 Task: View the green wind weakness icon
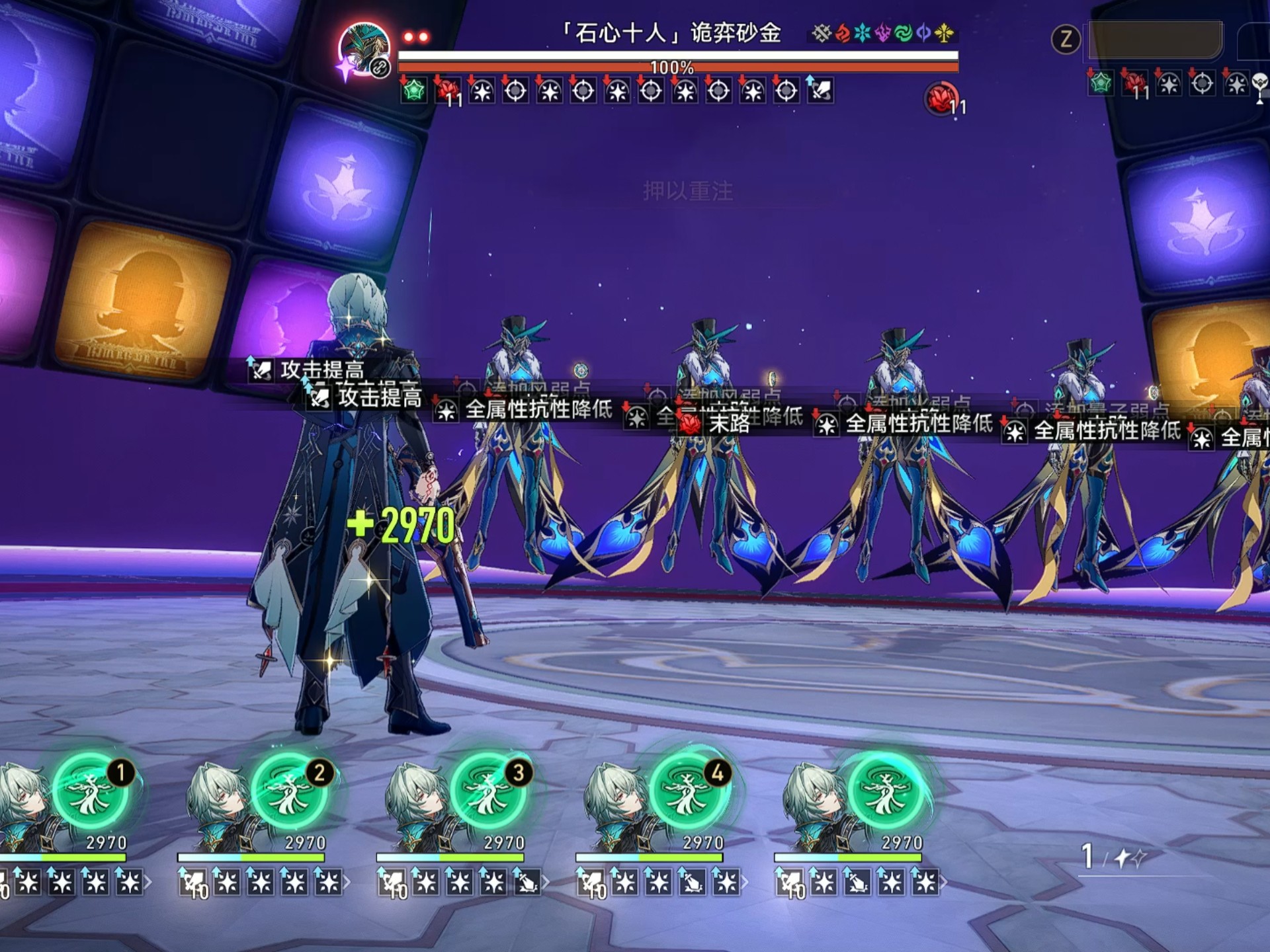click(x=903, y=33)
